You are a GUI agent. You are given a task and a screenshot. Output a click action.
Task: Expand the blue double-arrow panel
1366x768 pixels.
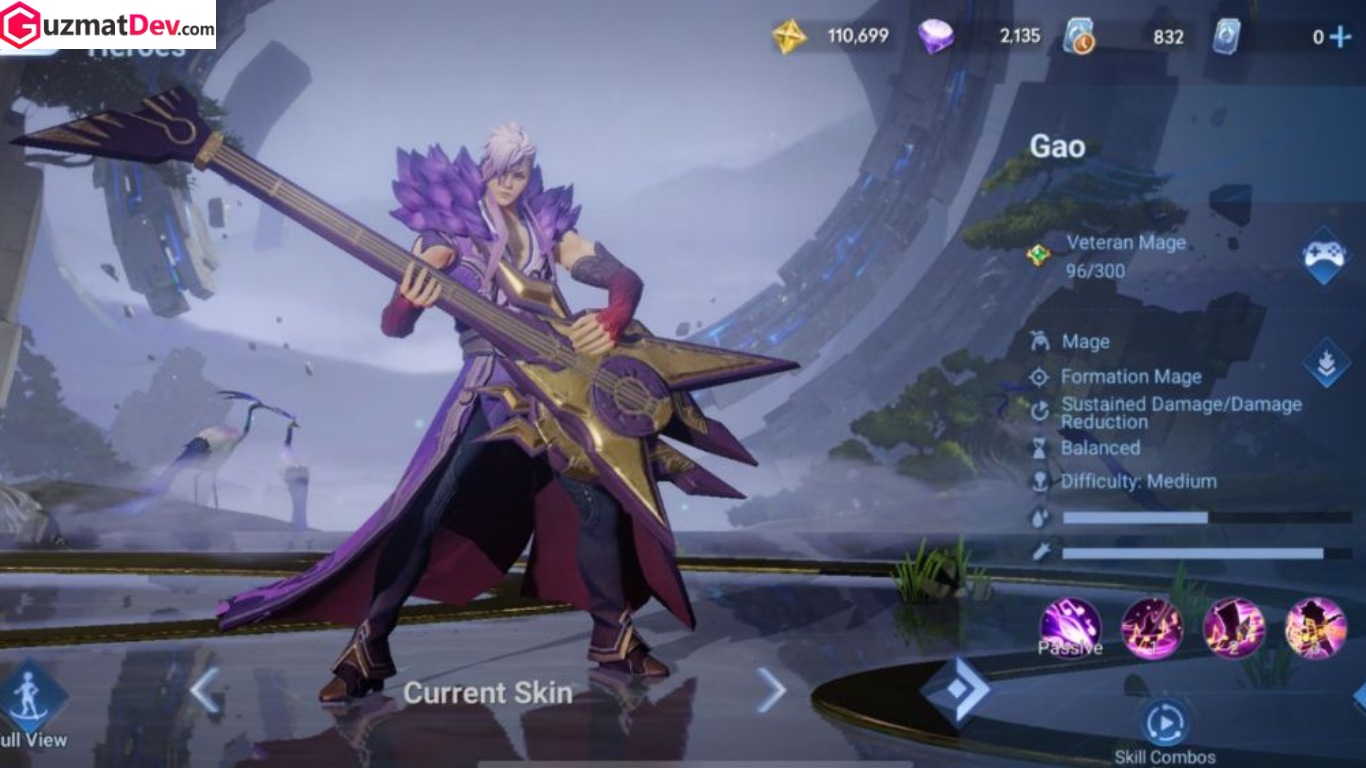[958, 690]
